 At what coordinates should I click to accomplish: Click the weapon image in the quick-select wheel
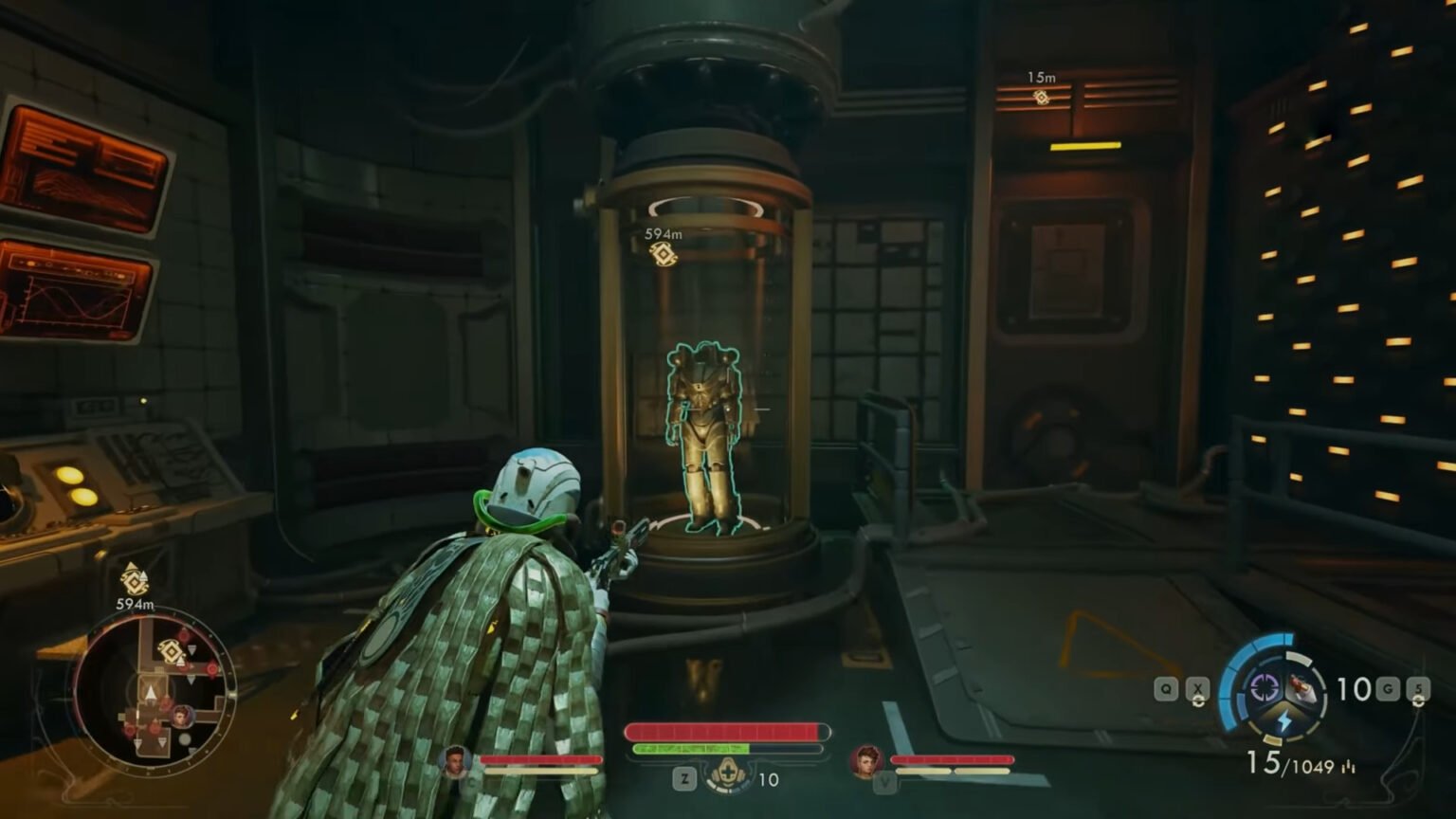pyautogui.click(x=1301, y=686)
